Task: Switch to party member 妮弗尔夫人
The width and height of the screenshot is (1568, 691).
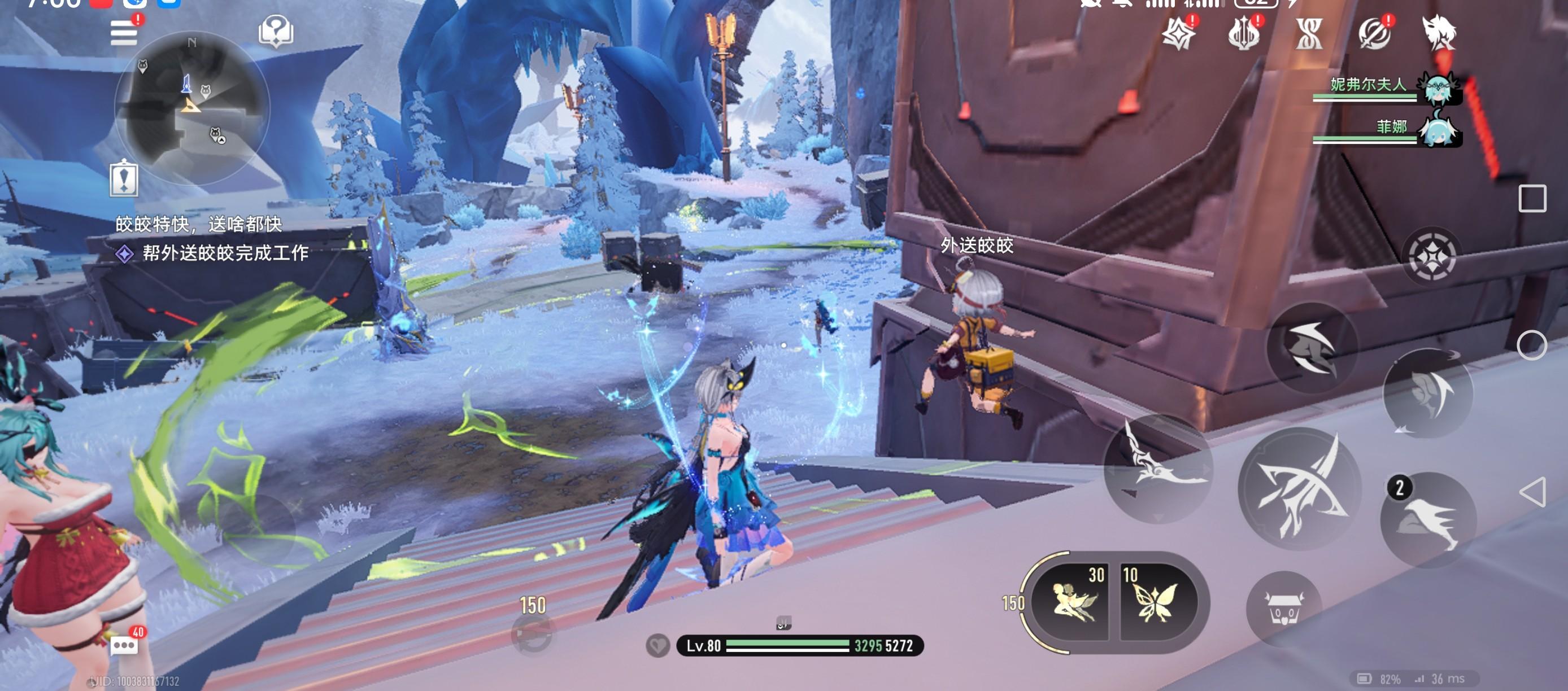Action: [x=1438, y=87]
